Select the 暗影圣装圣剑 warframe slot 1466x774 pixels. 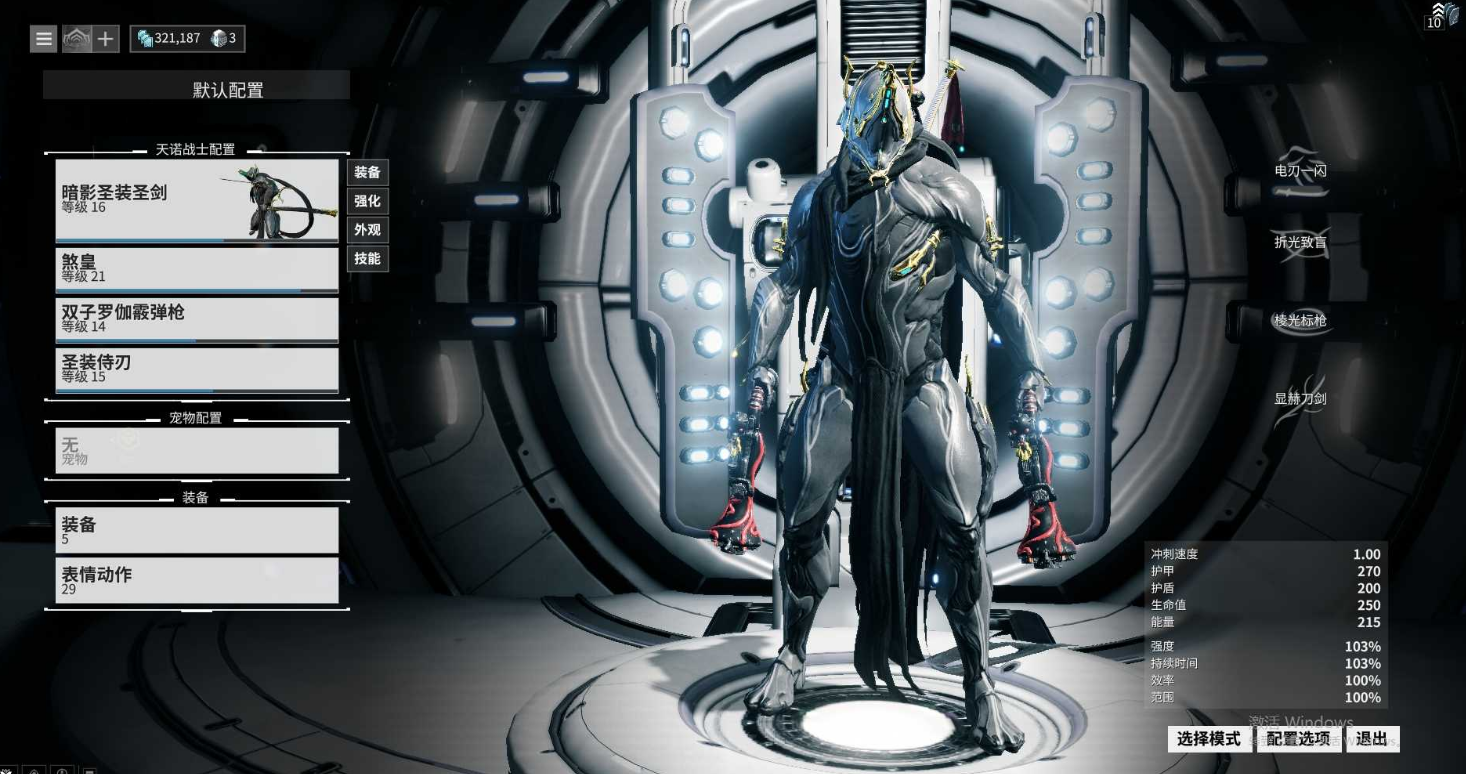tap(196, 200)
